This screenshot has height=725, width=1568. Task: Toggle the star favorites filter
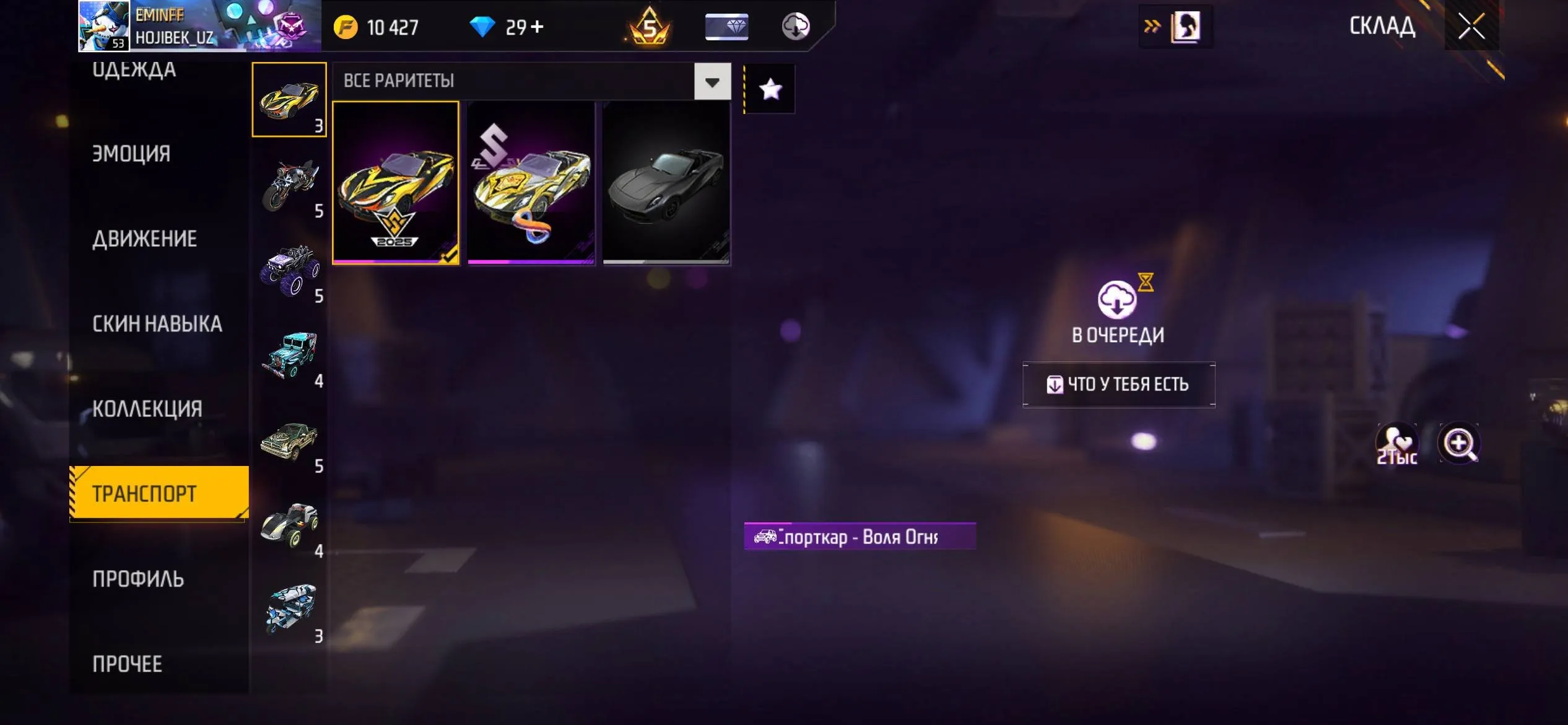(x=769, y=89)
